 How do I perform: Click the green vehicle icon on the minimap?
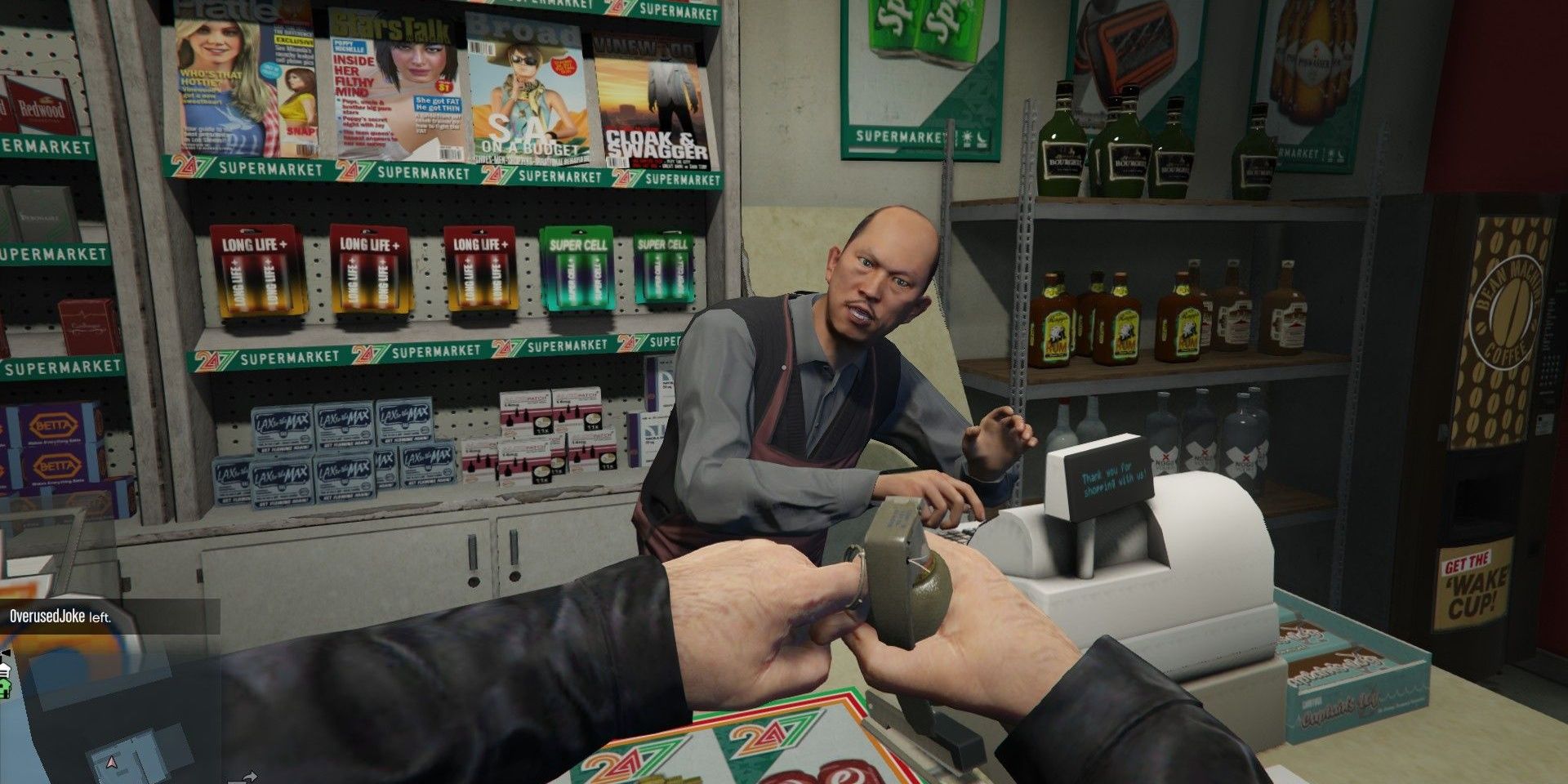[5, 688]
